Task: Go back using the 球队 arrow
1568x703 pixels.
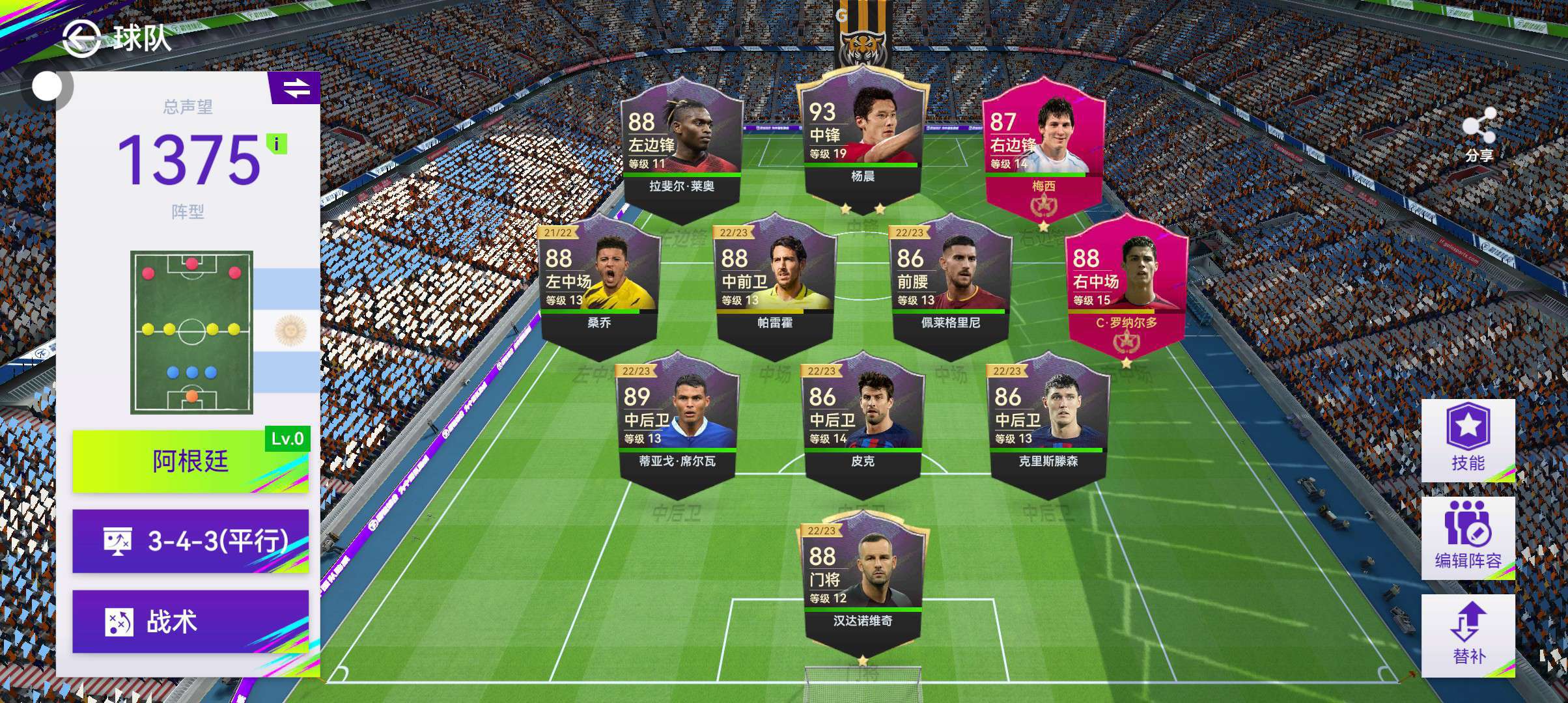Action: pos(81,39)
